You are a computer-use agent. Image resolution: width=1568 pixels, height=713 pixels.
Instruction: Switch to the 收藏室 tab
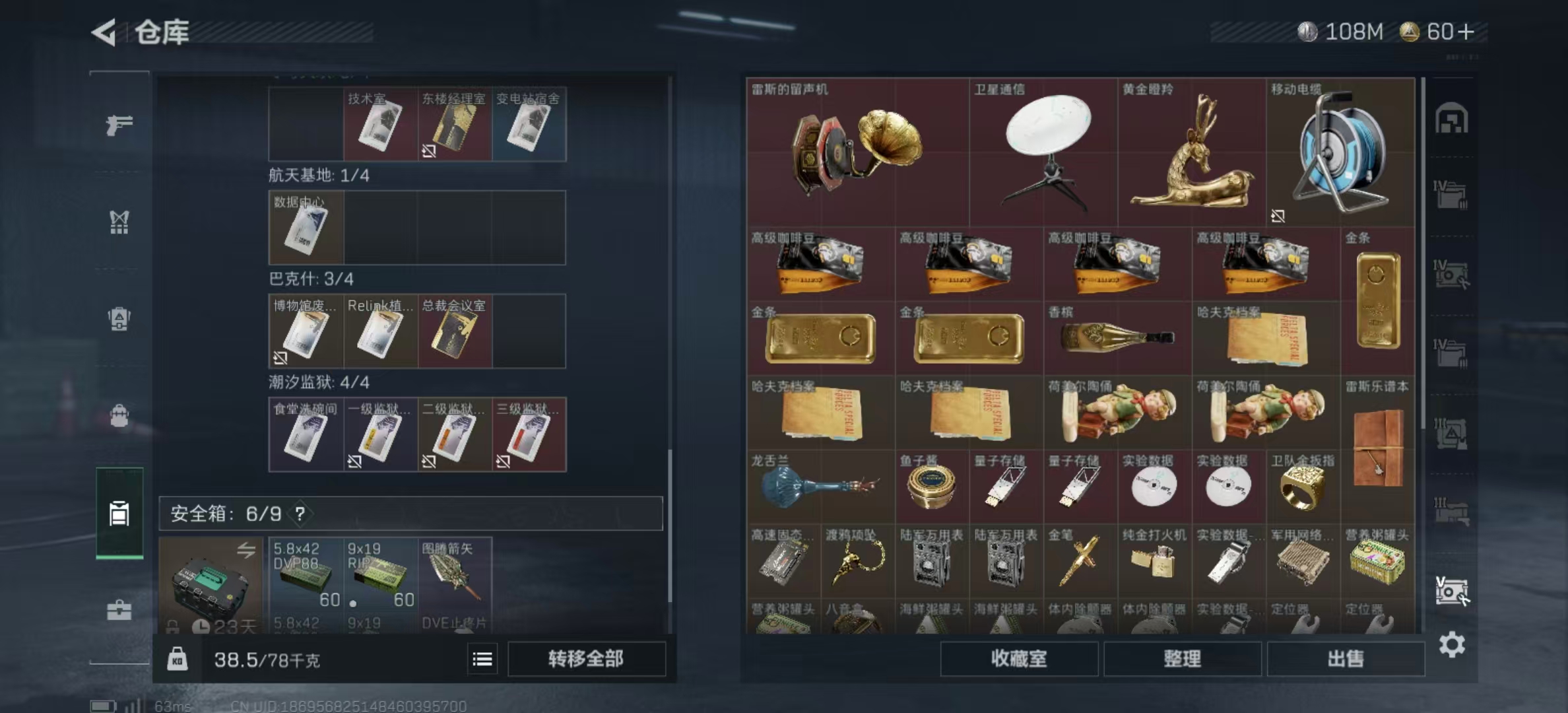tap(1020, 659)
